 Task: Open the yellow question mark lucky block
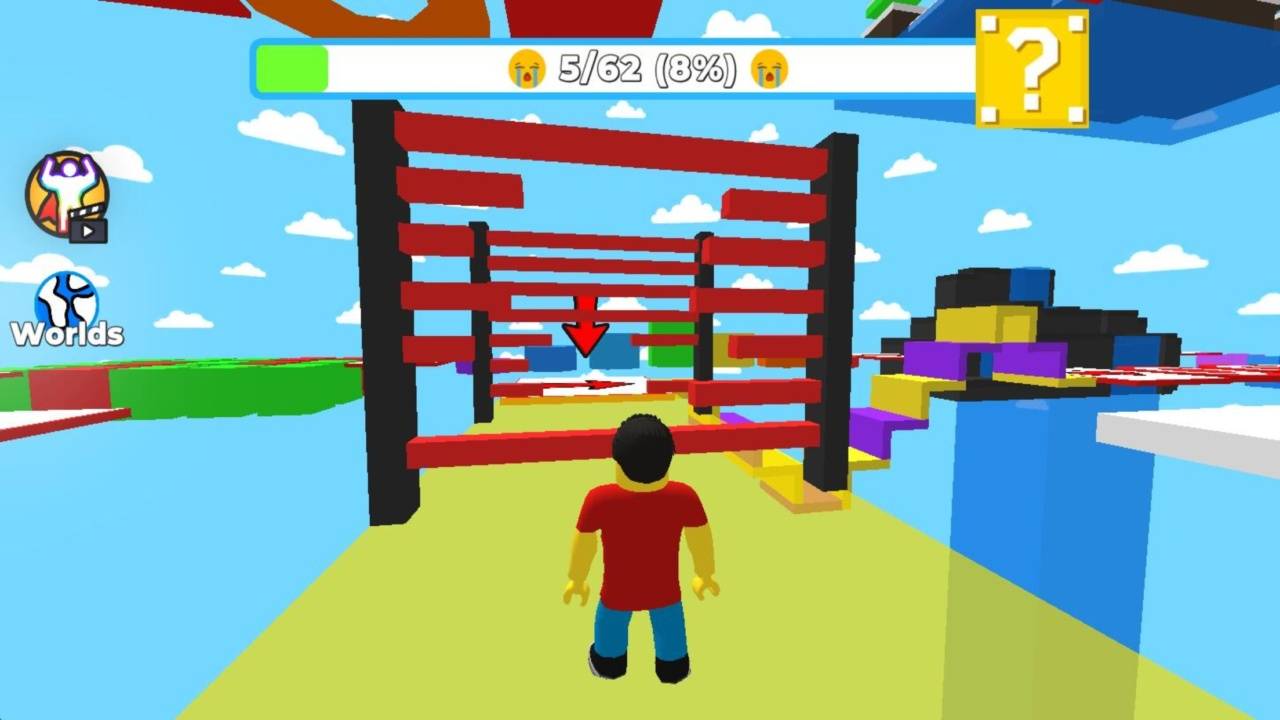point(1031,68)
